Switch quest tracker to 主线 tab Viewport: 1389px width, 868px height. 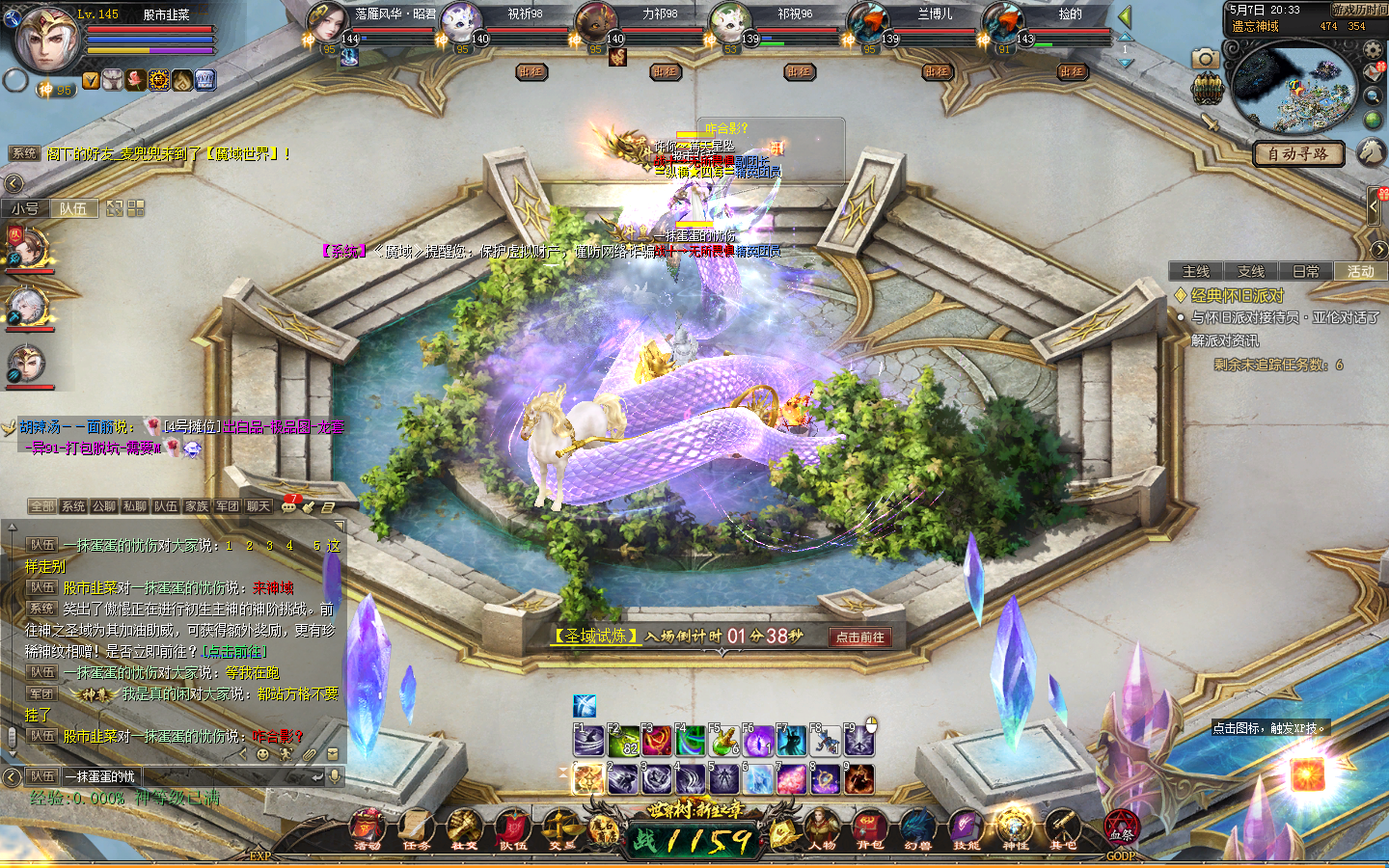1196,272
